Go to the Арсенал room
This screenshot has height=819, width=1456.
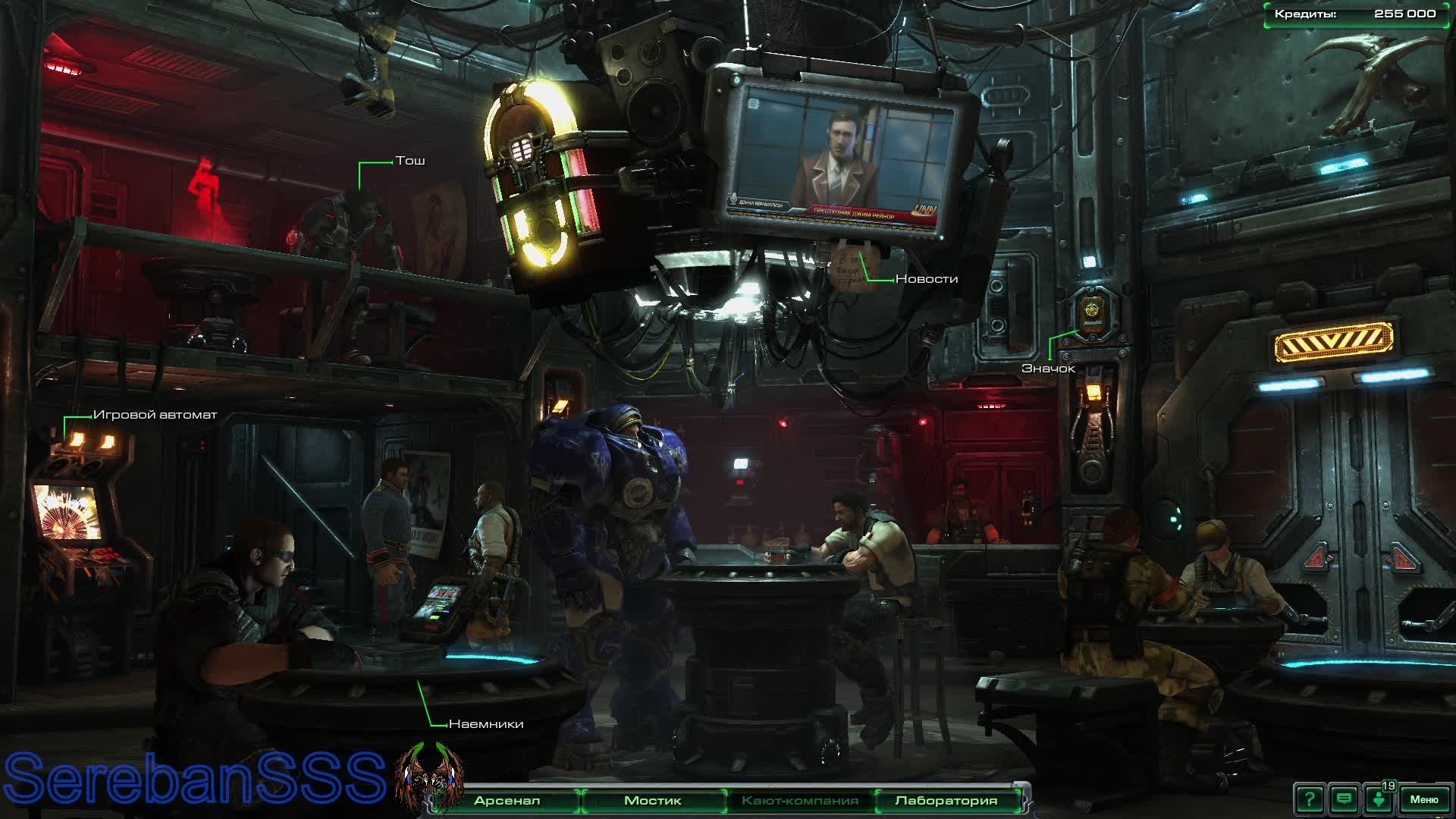[507, 801]
